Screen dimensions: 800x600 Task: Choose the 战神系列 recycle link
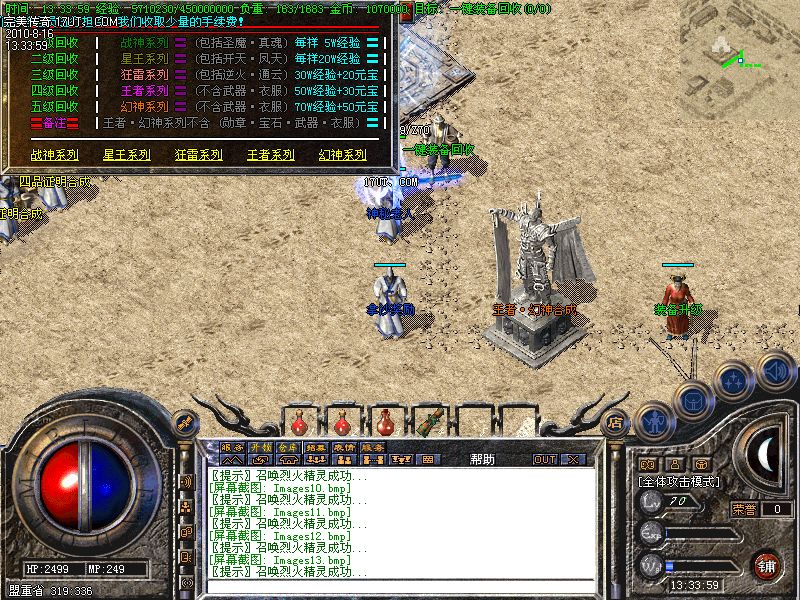(x=54, y=155)
